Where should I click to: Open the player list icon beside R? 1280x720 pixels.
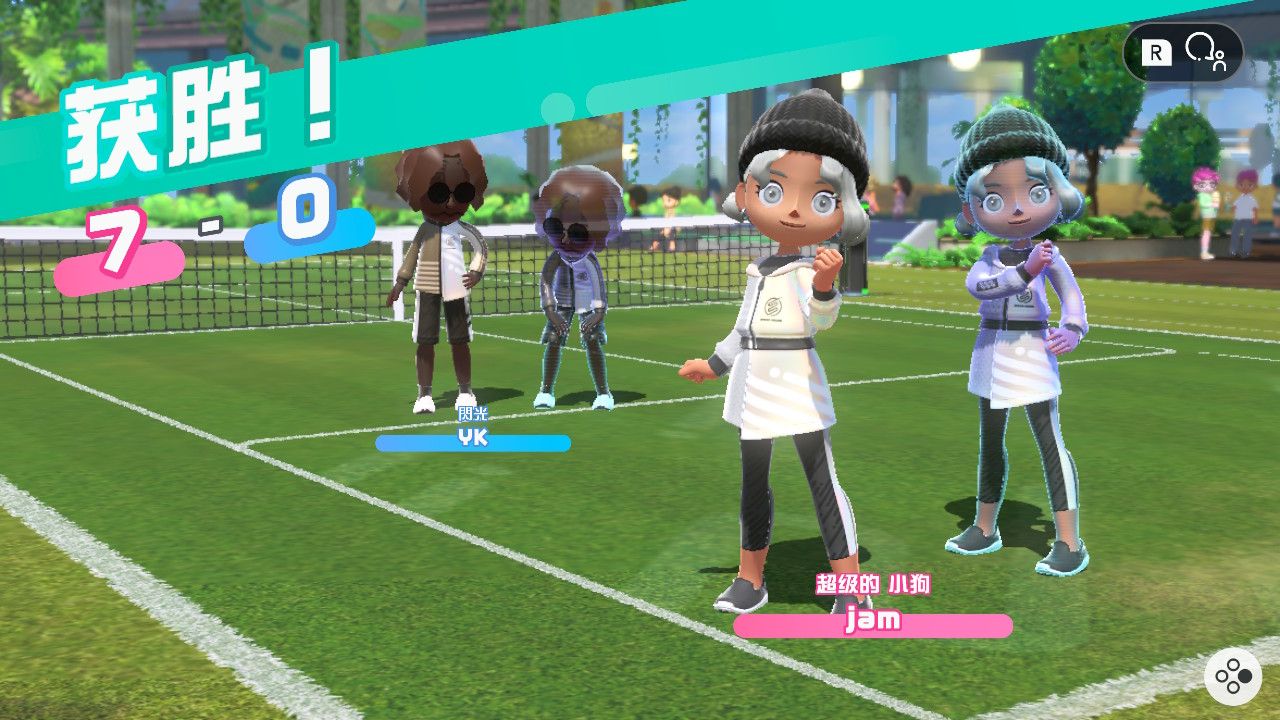[1203, 51]
